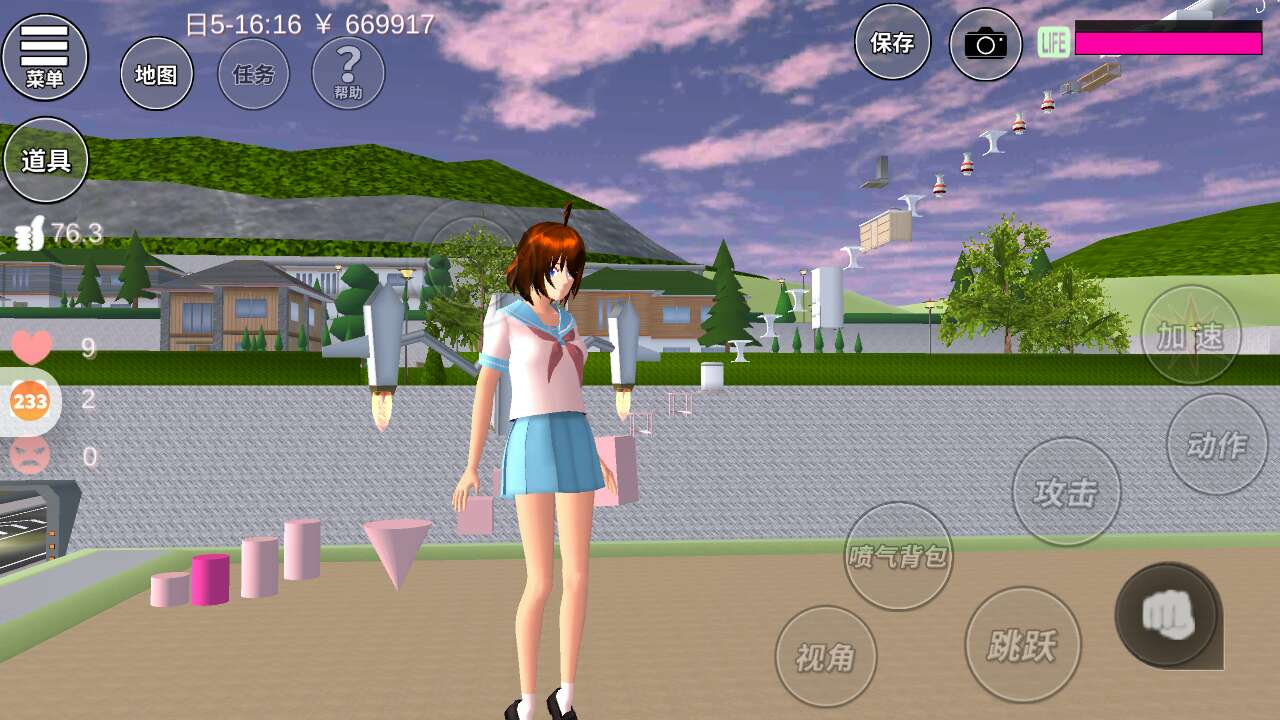Switch camera with 视角 button

(x=826, y=657)
